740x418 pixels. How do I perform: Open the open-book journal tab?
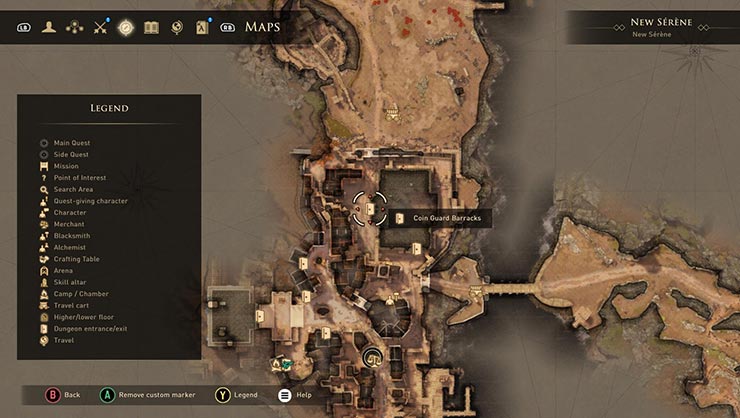point(152,27)
